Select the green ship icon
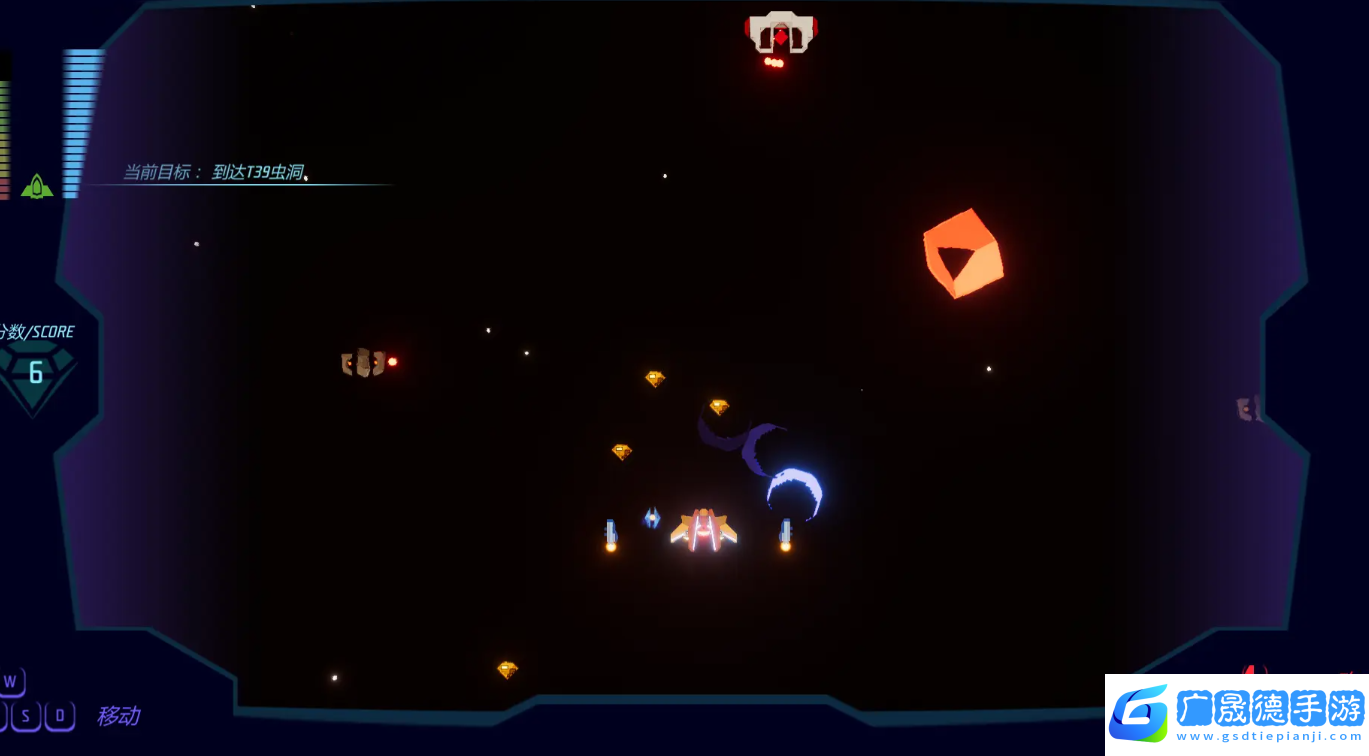 pyautogui.click(x=37, y=186)
